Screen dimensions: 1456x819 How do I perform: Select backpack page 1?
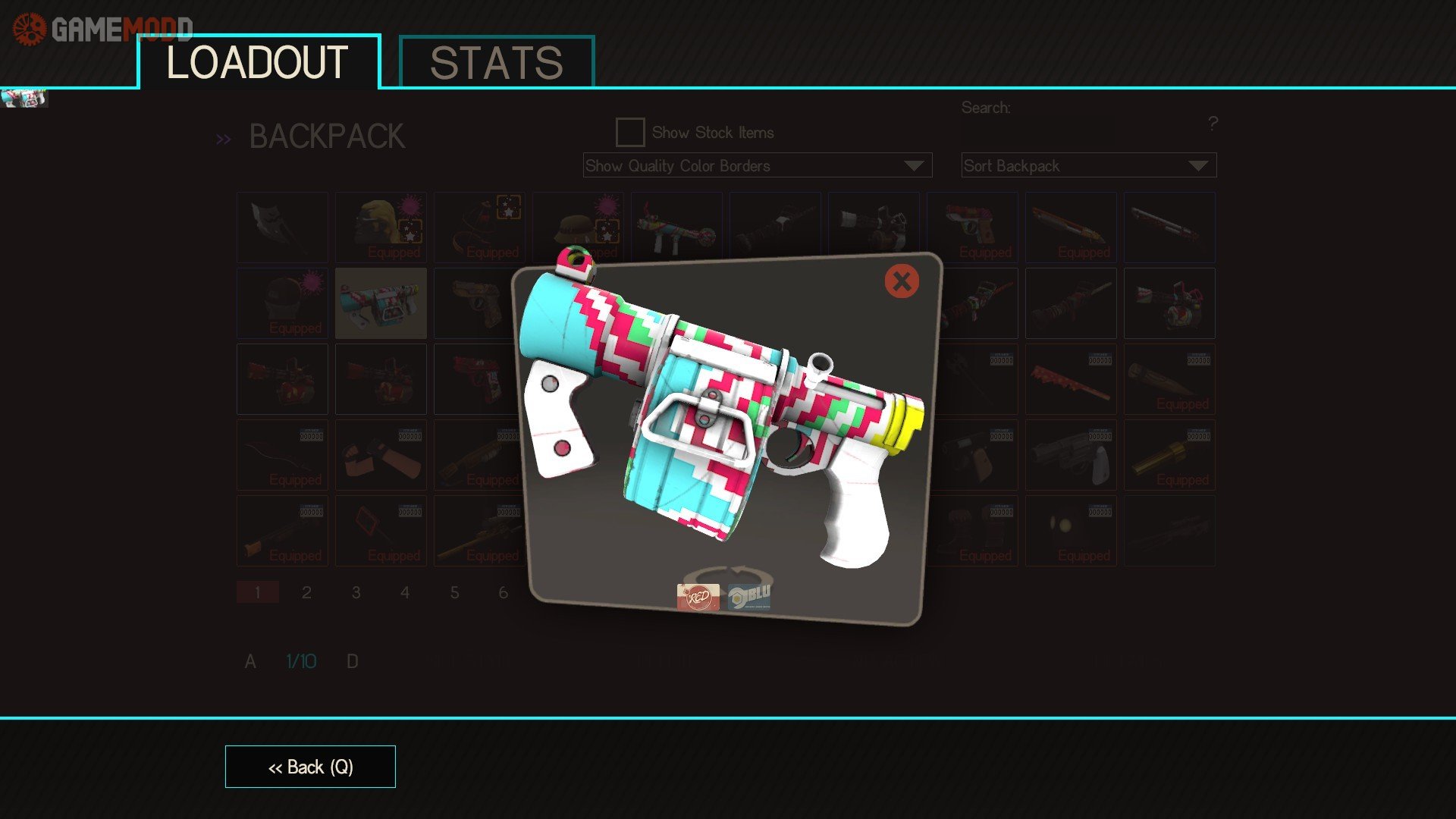(258, 592)
